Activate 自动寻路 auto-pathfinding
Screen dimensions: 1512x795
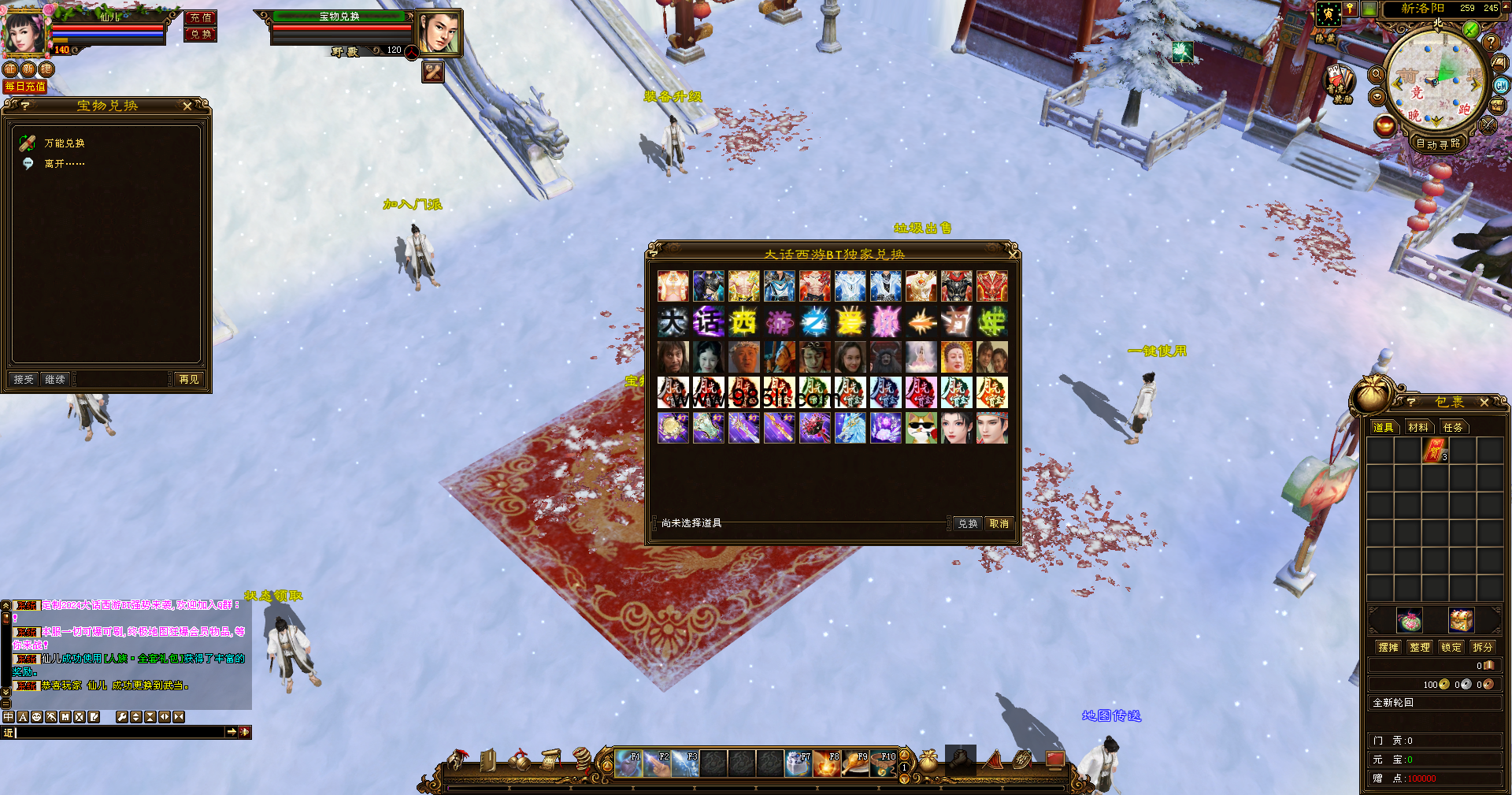tap(1438, 143)
